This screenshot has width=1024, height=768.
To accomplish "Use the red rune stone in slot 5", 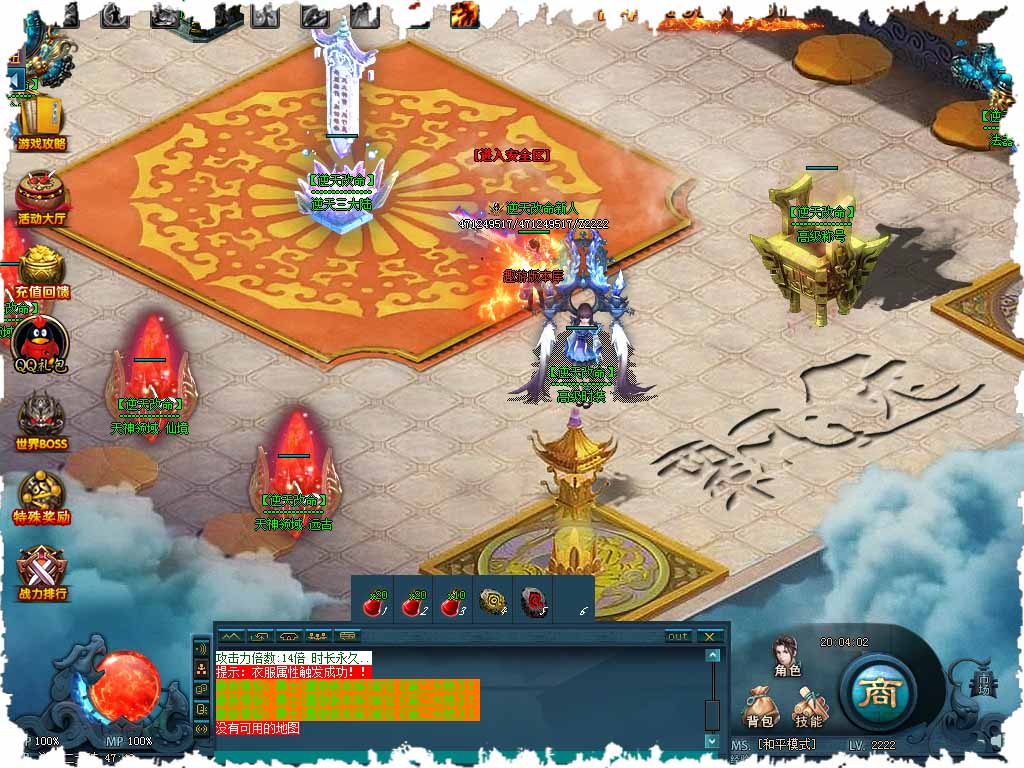I will (532, 601).
